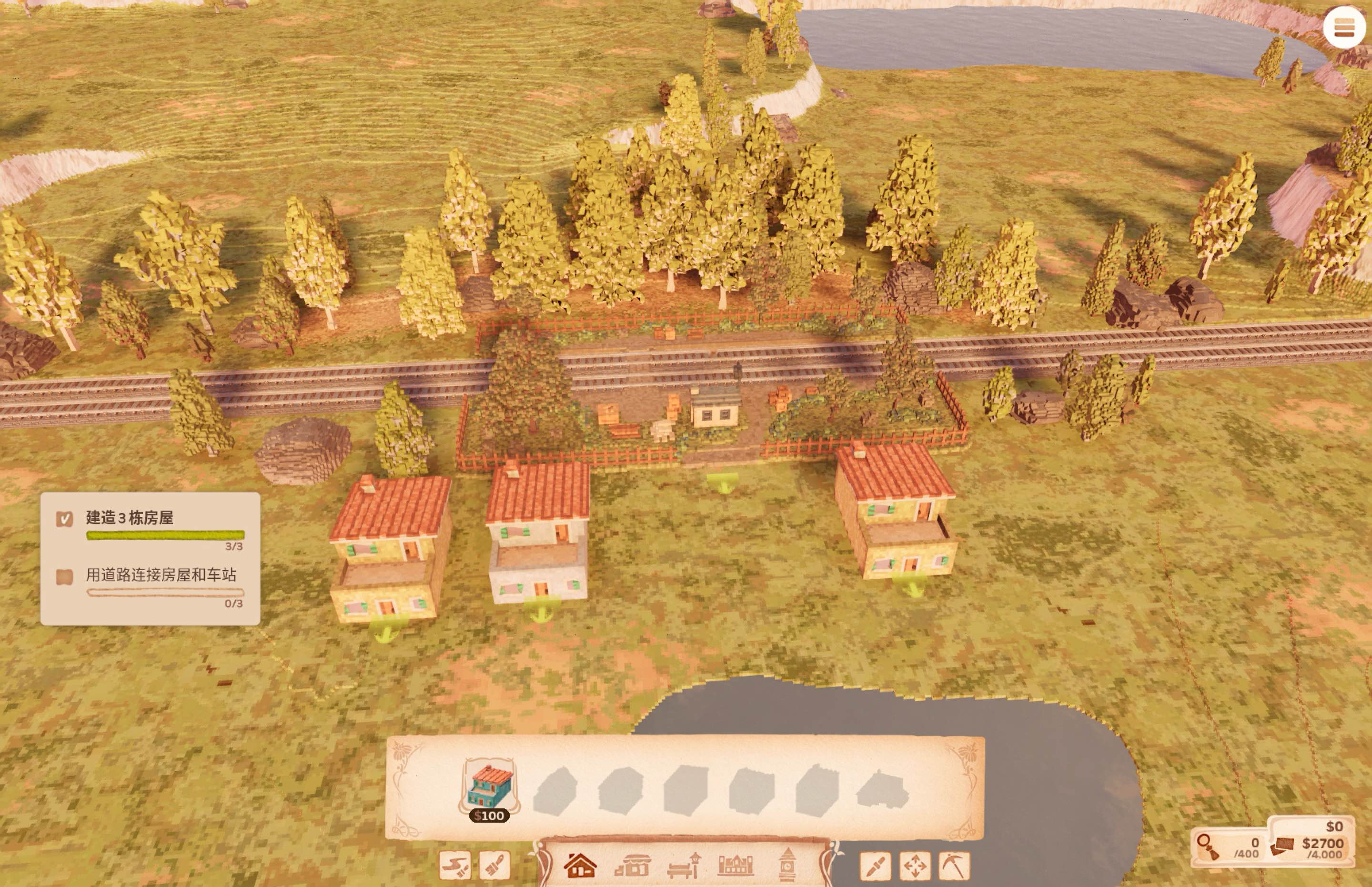This screenshot has height=887, width=1372.
Task: Pick the pickaxe demolish tool
Action: point(954,866)
